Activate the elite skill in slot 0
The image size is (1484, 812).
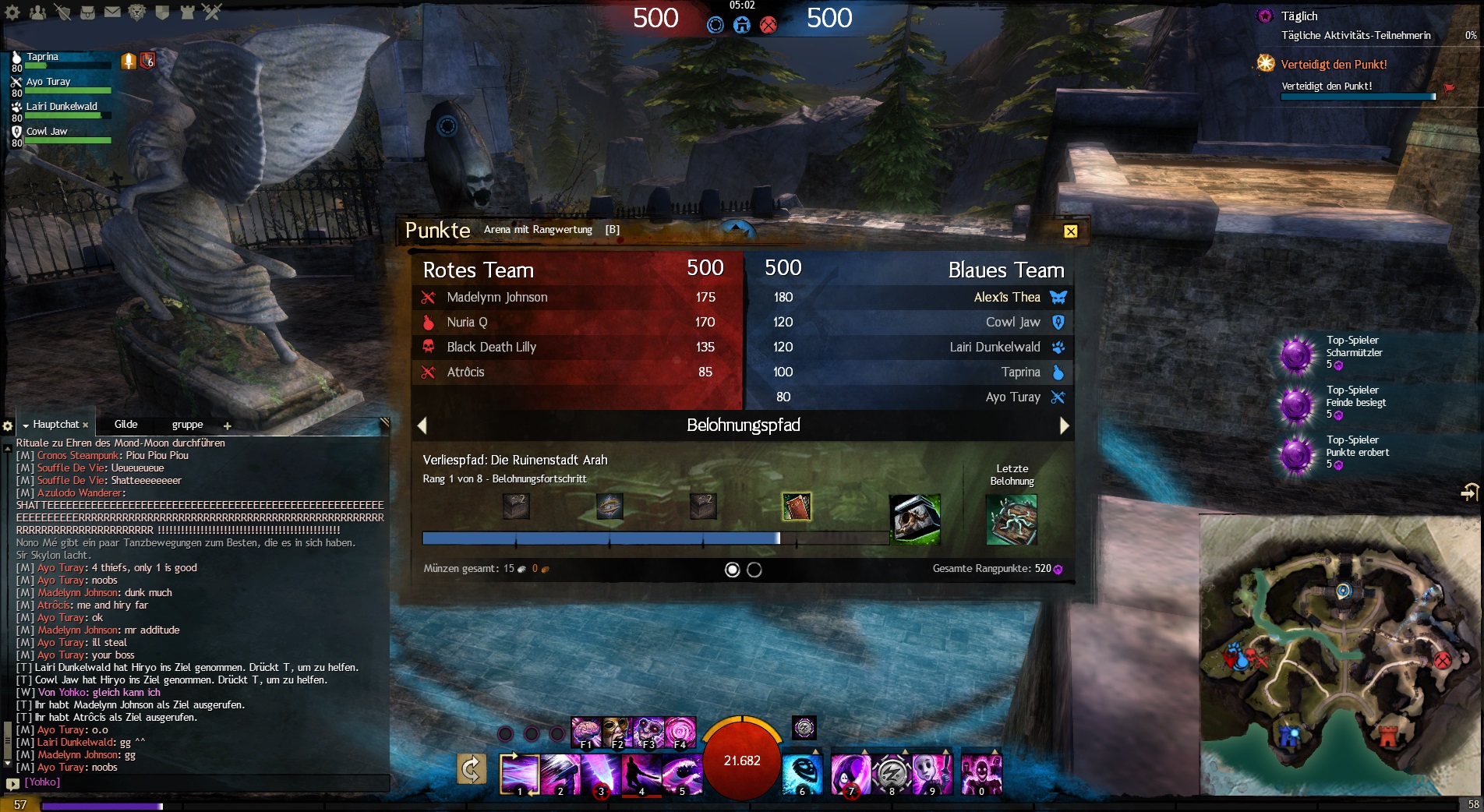pos(981,774)
